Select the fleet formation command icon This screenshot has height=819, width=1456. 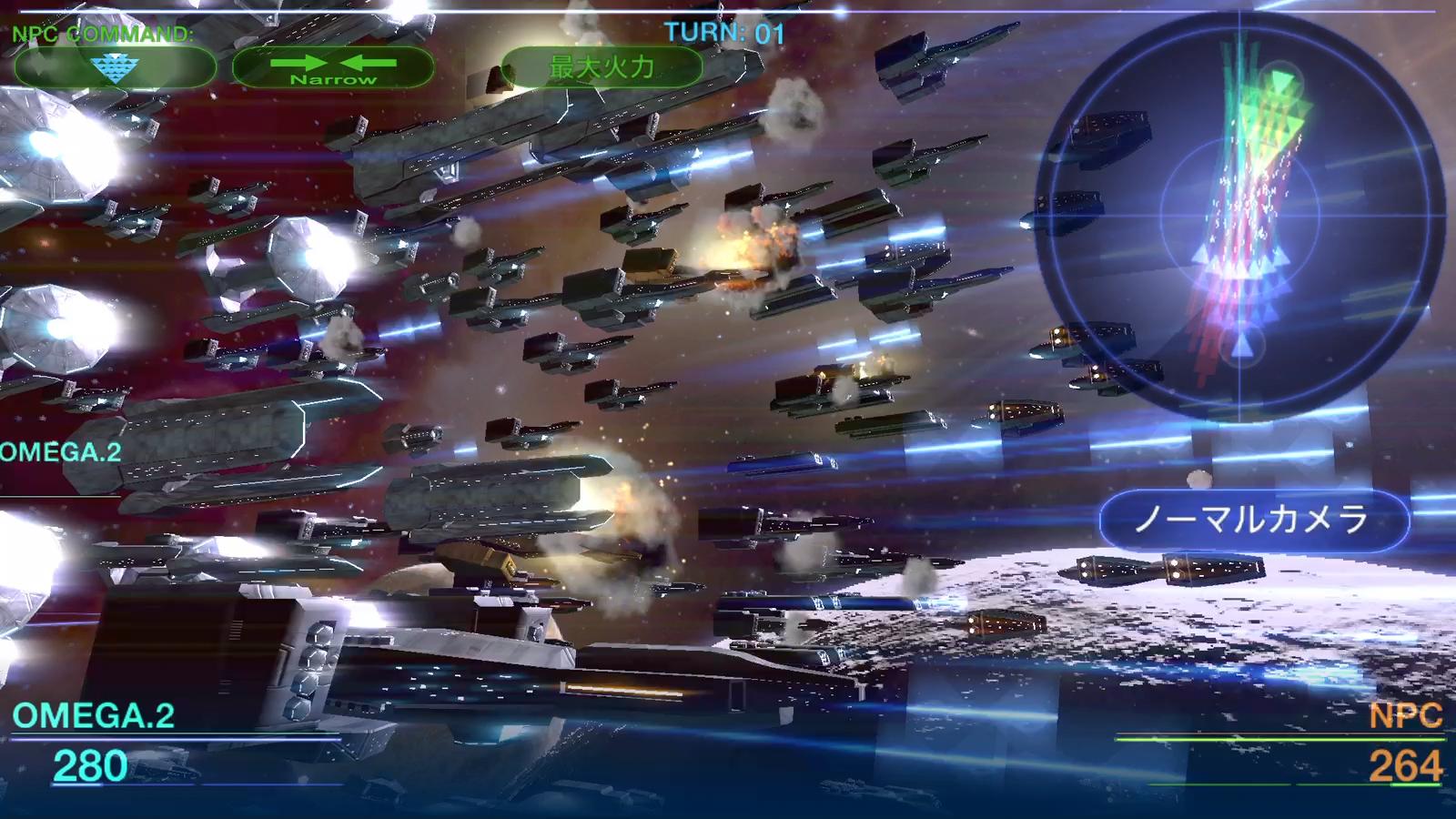click(114, 66)
